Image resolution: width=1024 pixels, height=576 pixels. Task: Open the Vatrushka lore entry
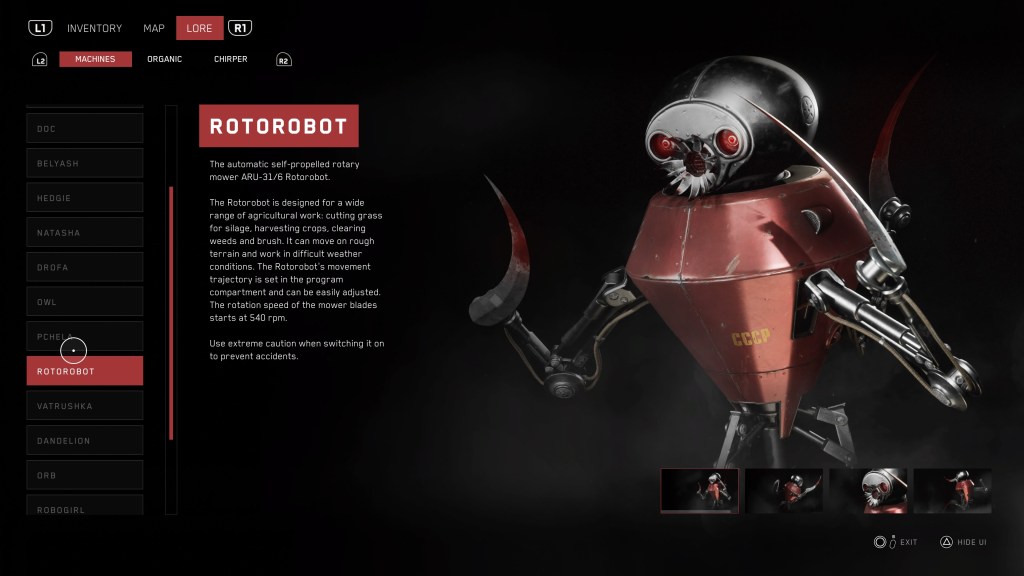point(84,405)
